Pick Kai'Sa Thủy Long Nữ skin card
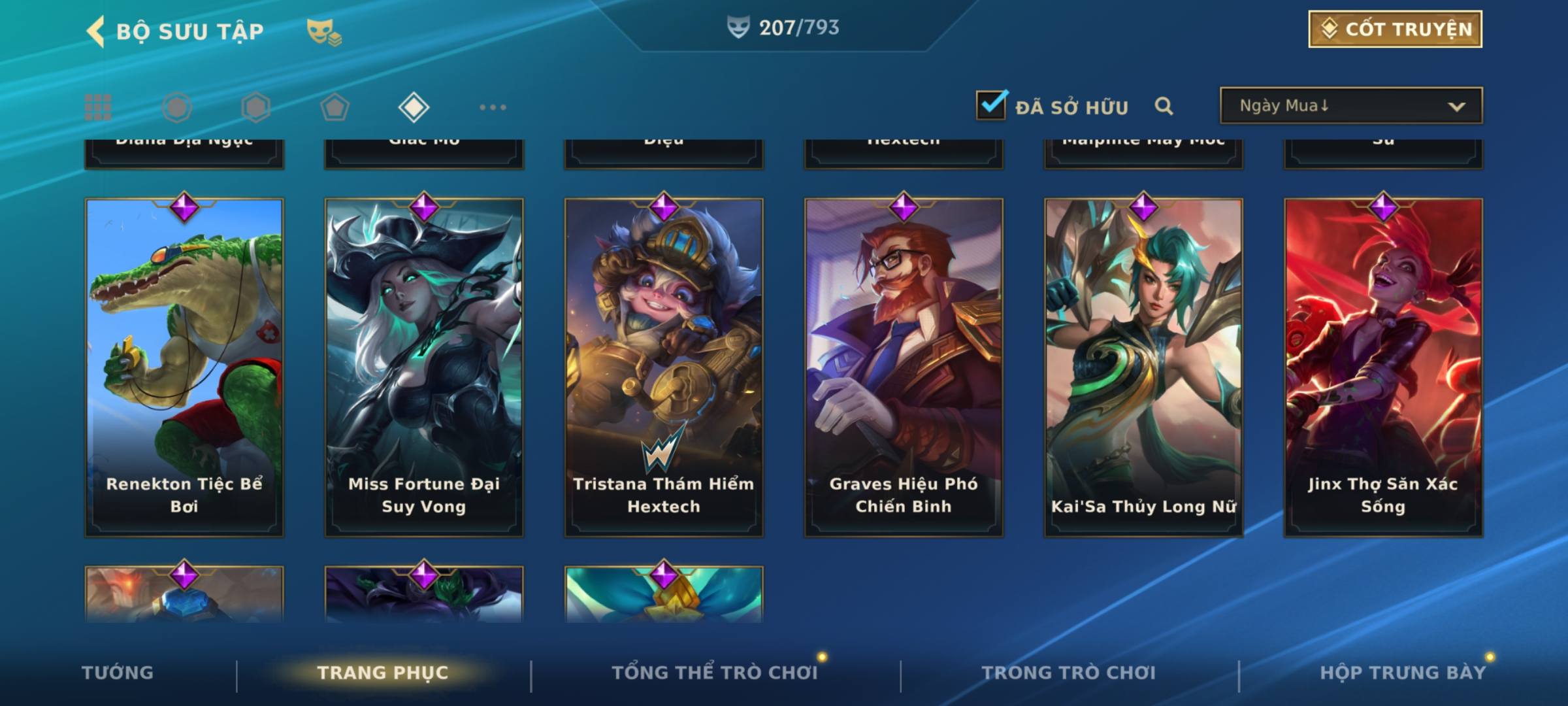 (1143, 366)
